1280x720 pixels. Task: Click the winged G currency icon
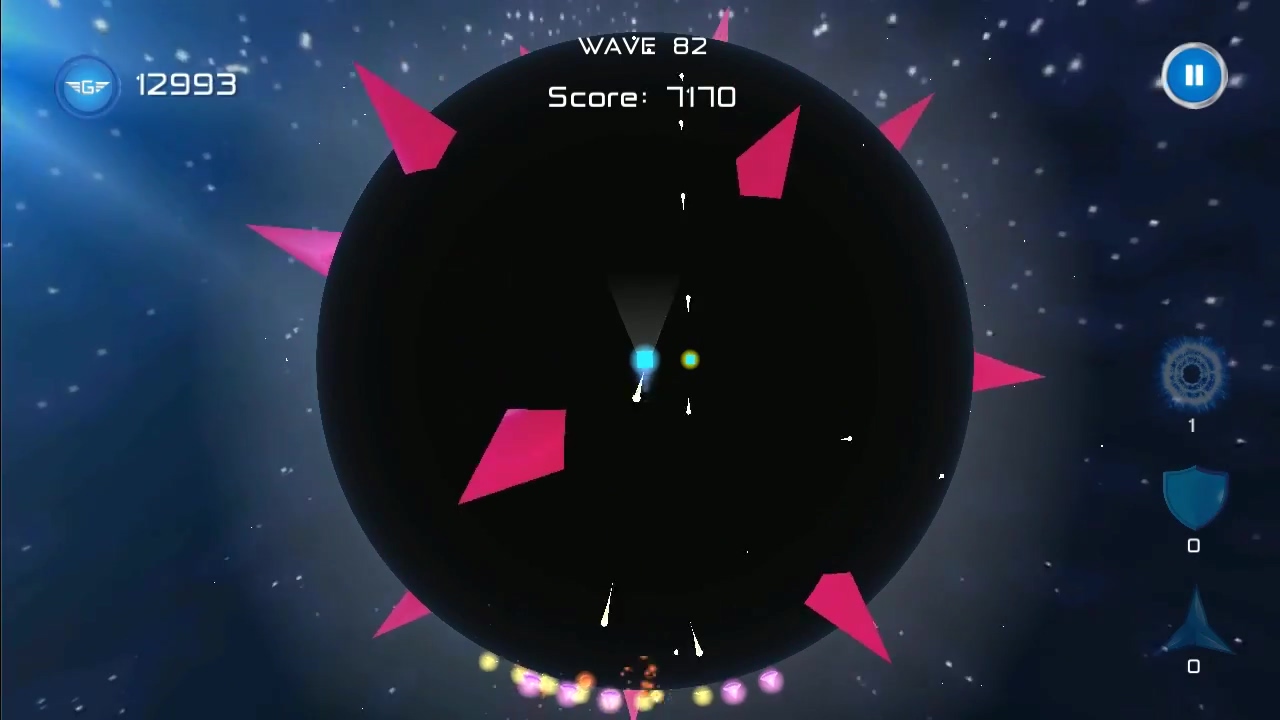coord(87,86)
